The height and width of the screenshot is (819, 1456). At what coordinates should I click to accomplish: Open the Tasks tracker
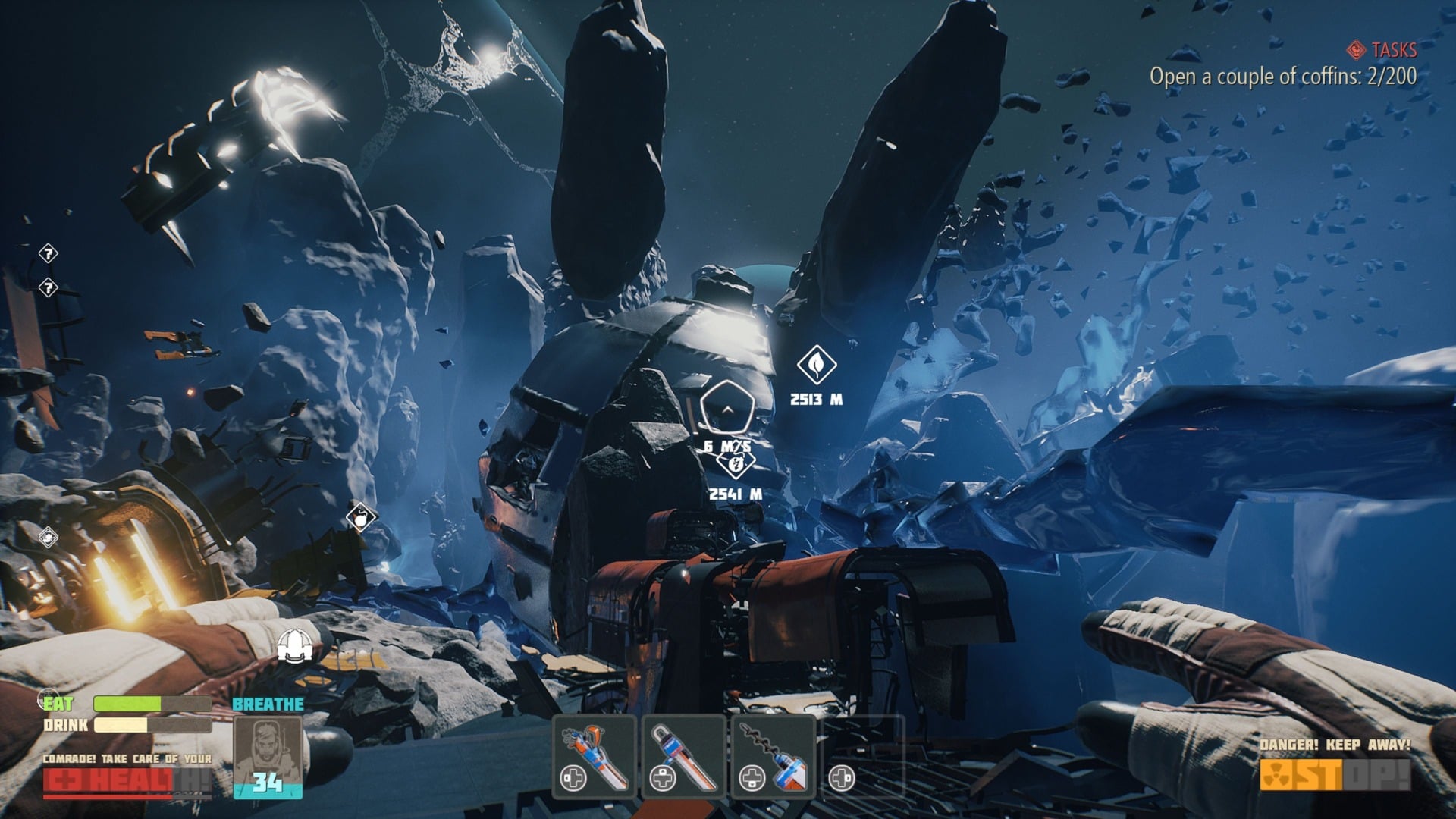coord(1384,50)
